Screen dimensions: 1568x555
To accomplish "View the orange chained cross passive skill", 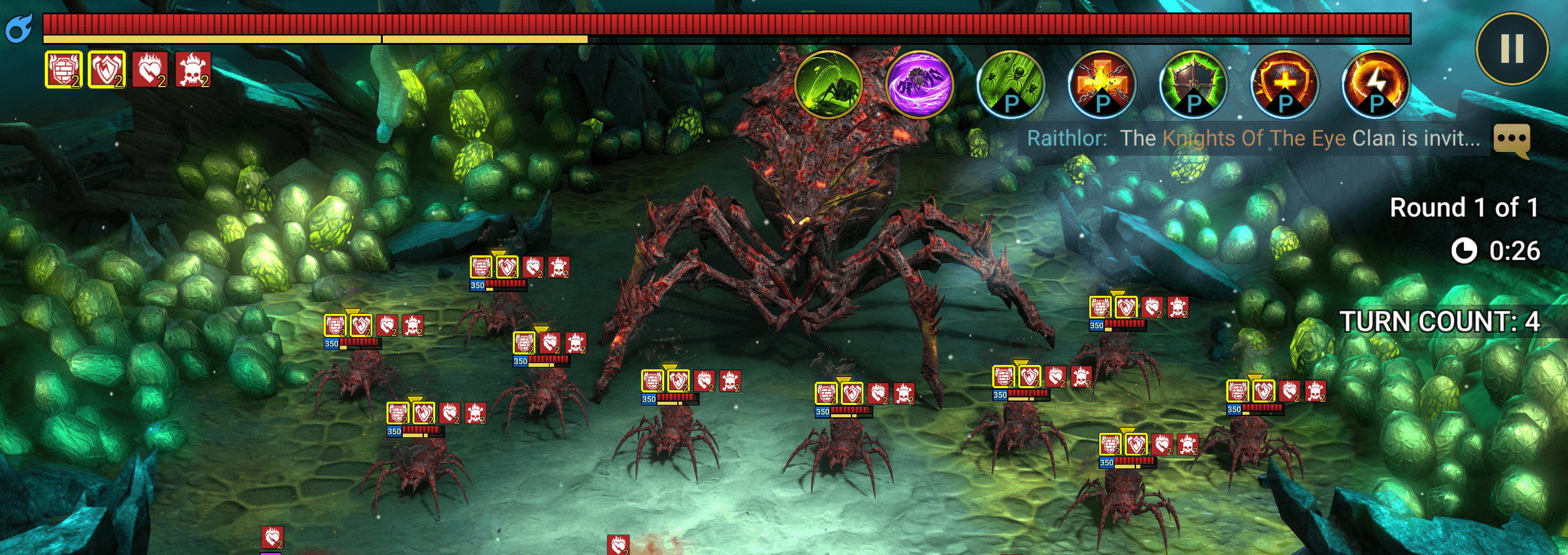I will point(1102,85).
